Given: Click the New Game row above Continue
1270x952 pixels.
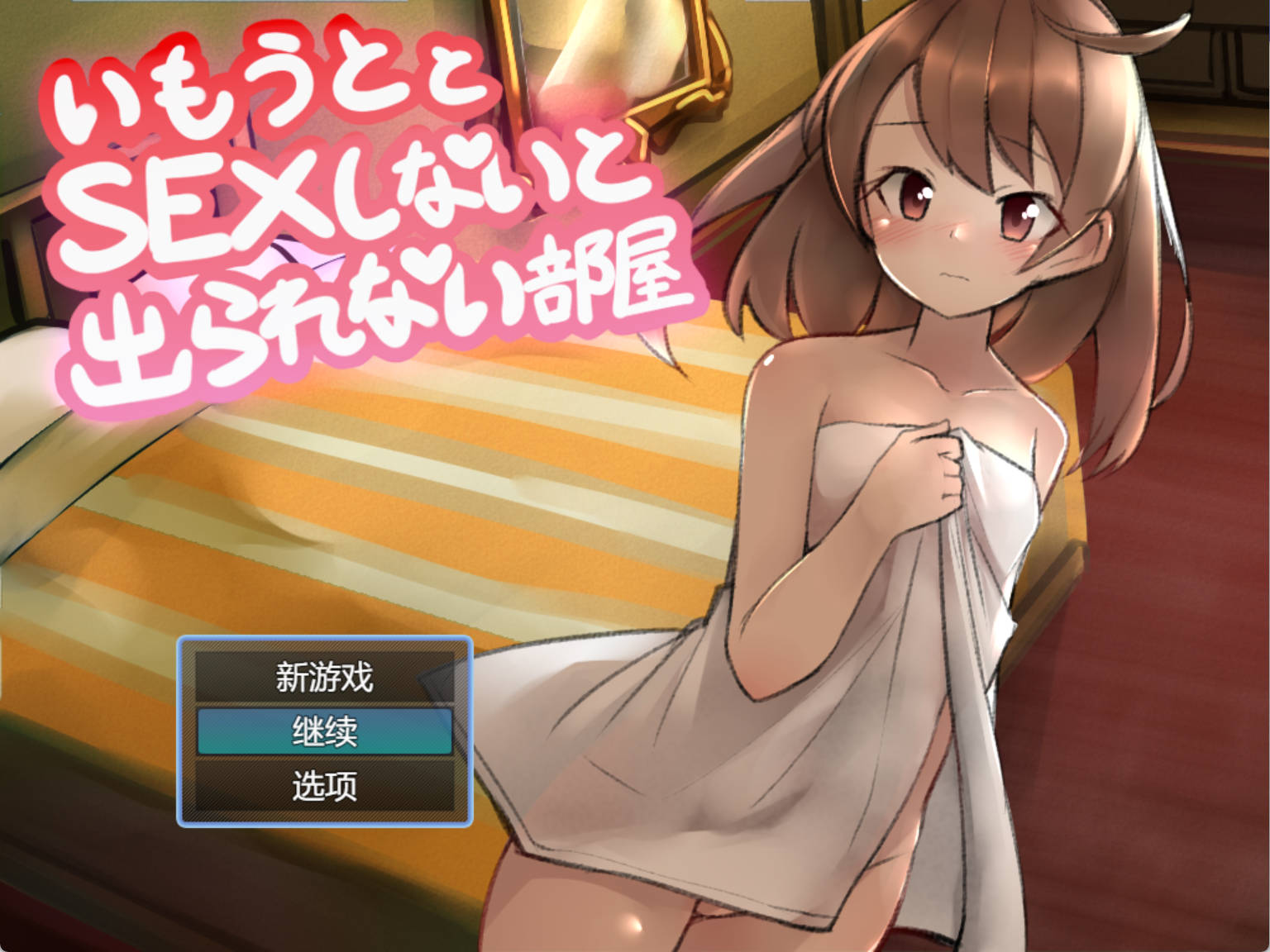Looking at the screenshot, I should click(x=325, y=676).
